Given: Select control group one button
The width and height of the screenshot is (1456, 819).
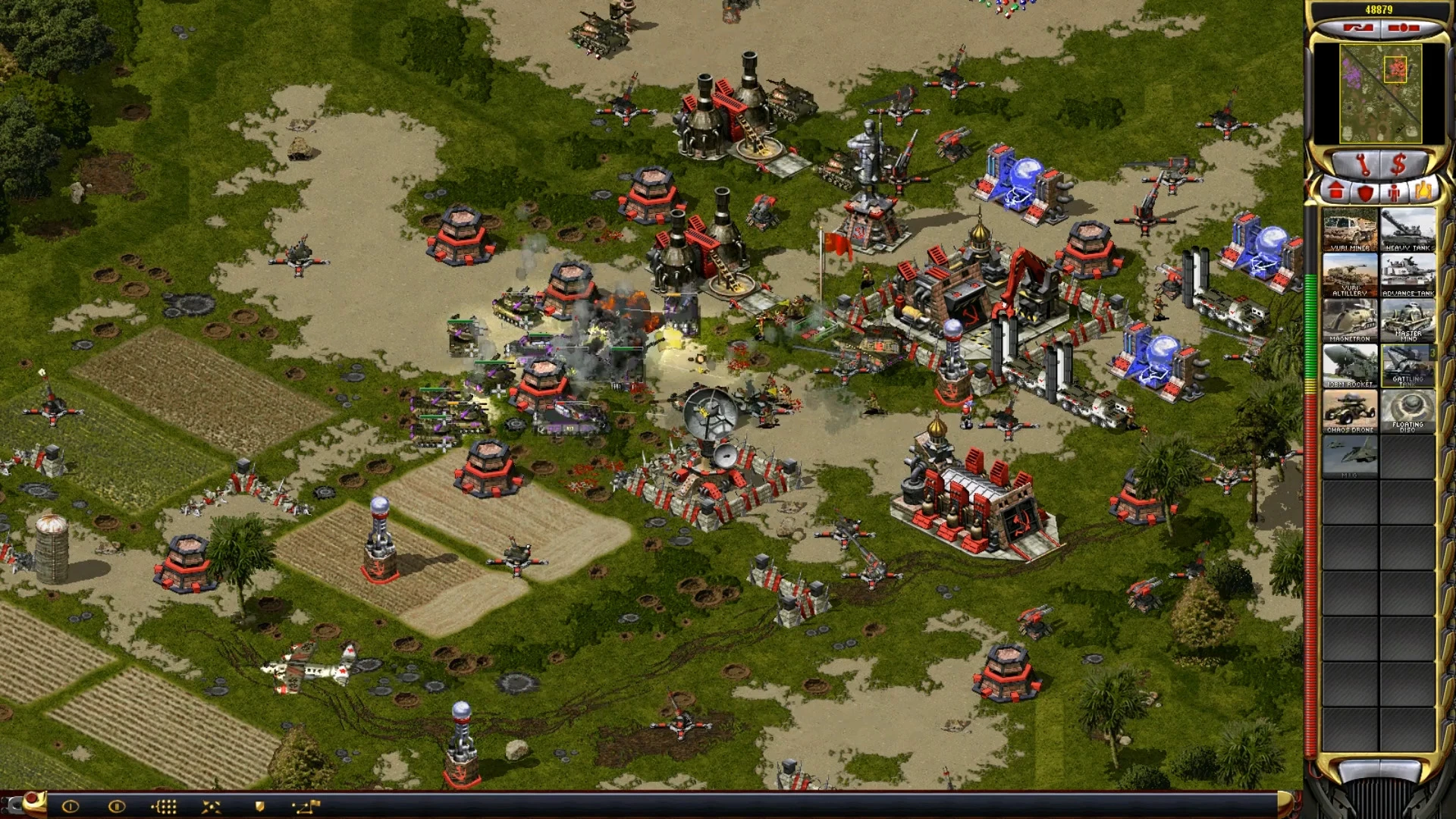Looking at the screenshot, I should tap(70, 806).
